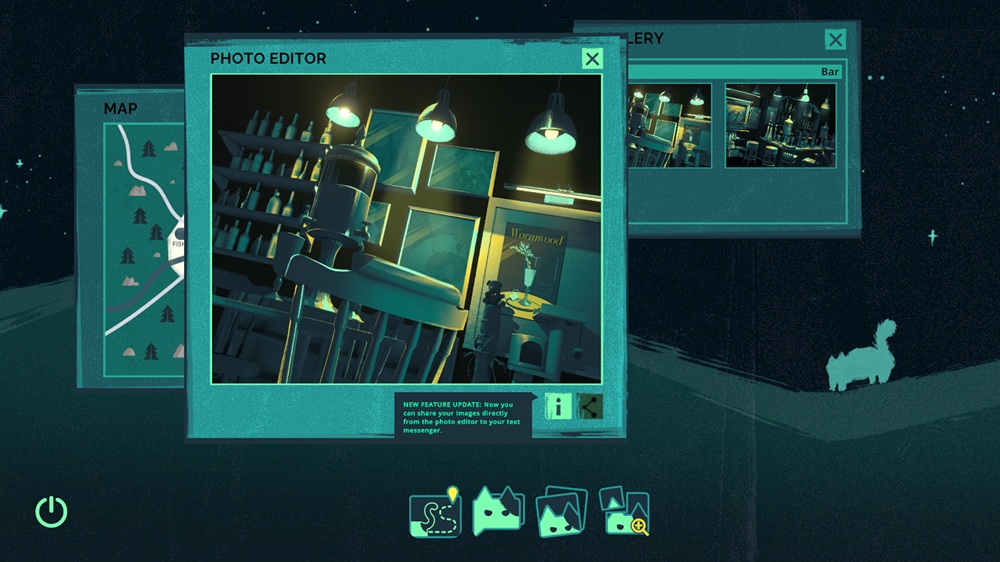Close the Photo Editor window
Viewport: 1000px width, 562px height.
(x=592, y=59)
